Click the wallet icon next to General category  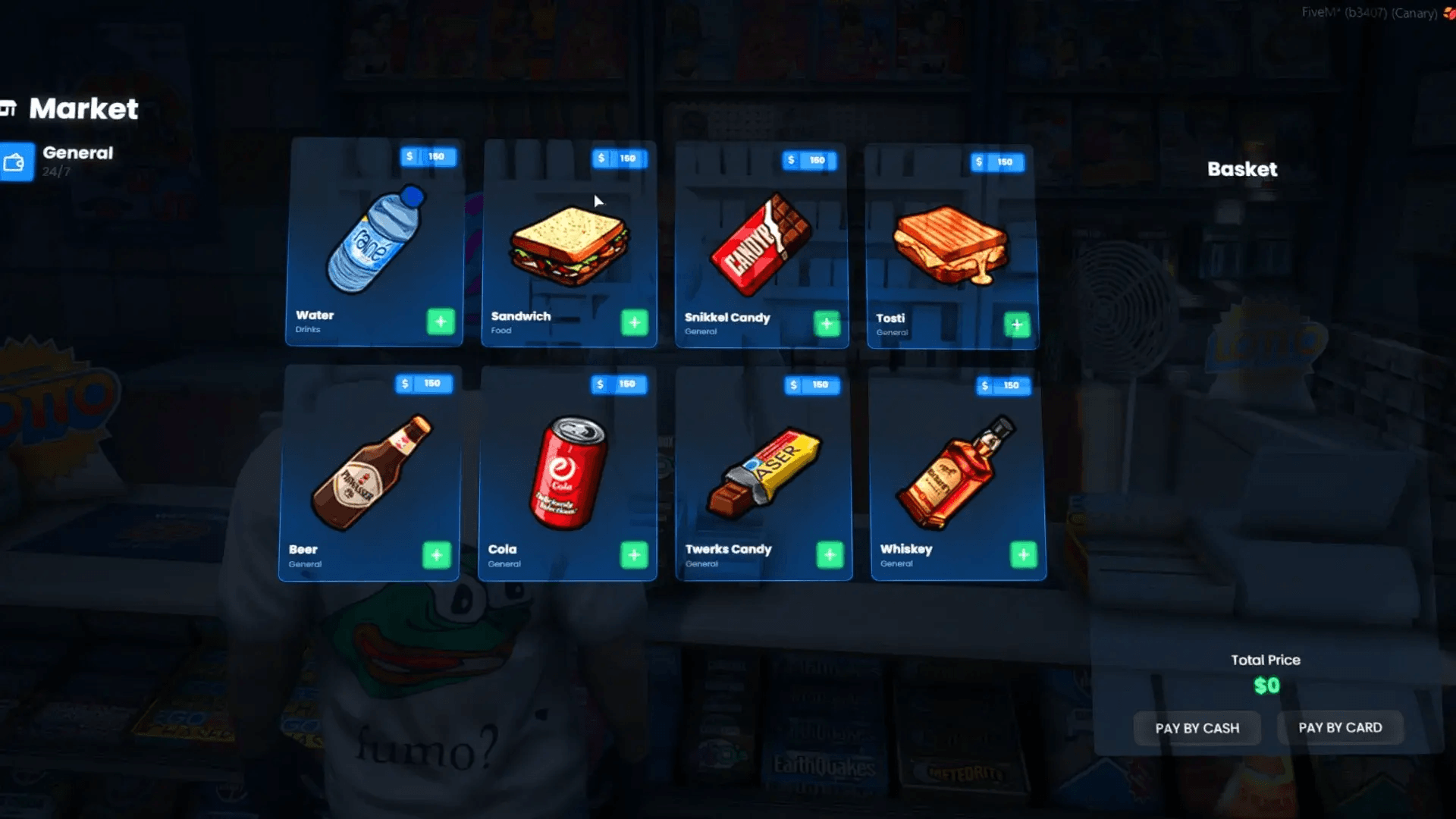click(x=15, y=162)
